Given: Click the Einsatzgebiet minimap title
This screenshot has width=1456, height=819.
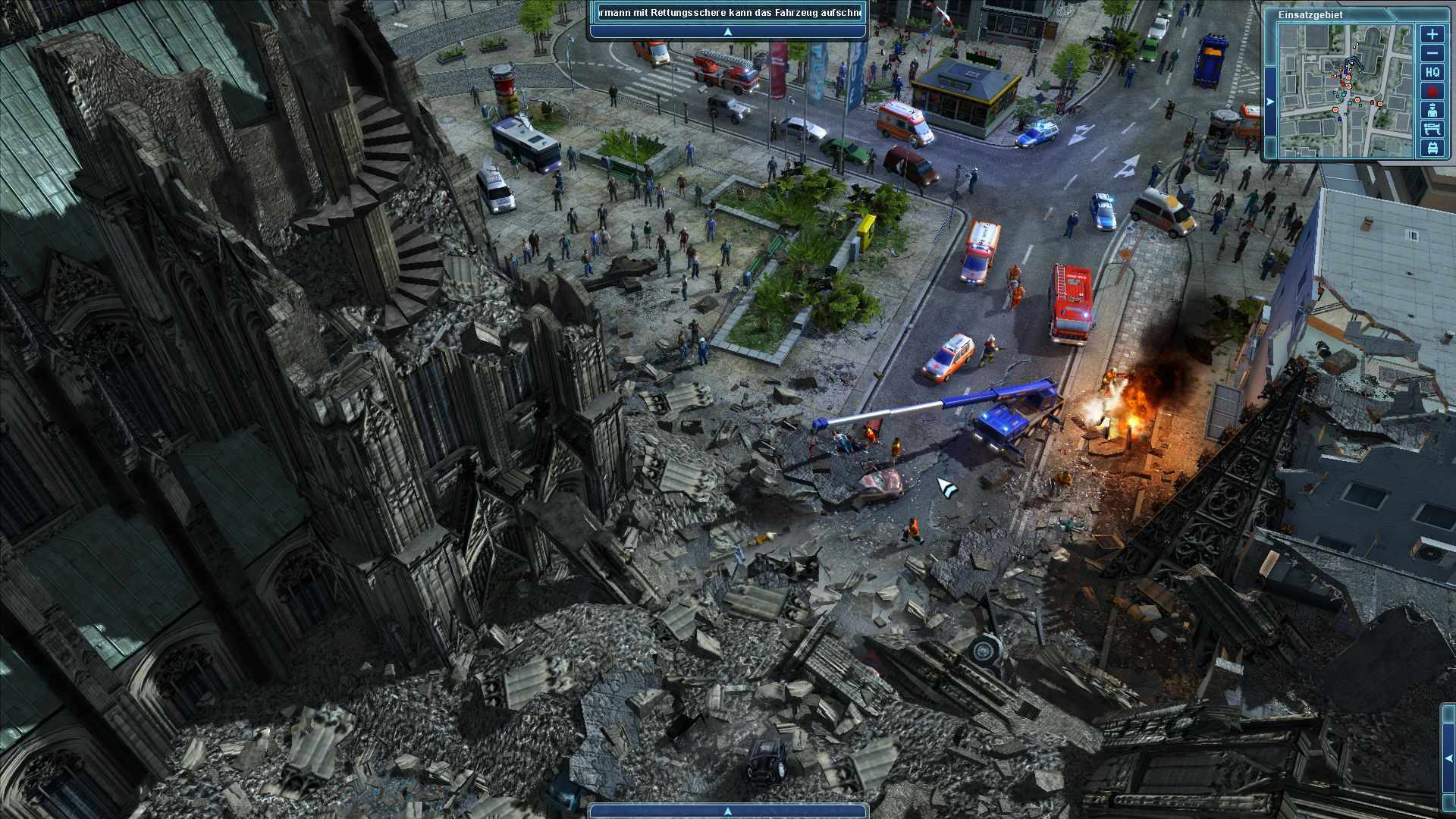Looking at the screenshot, I should tap(1311, 14).
